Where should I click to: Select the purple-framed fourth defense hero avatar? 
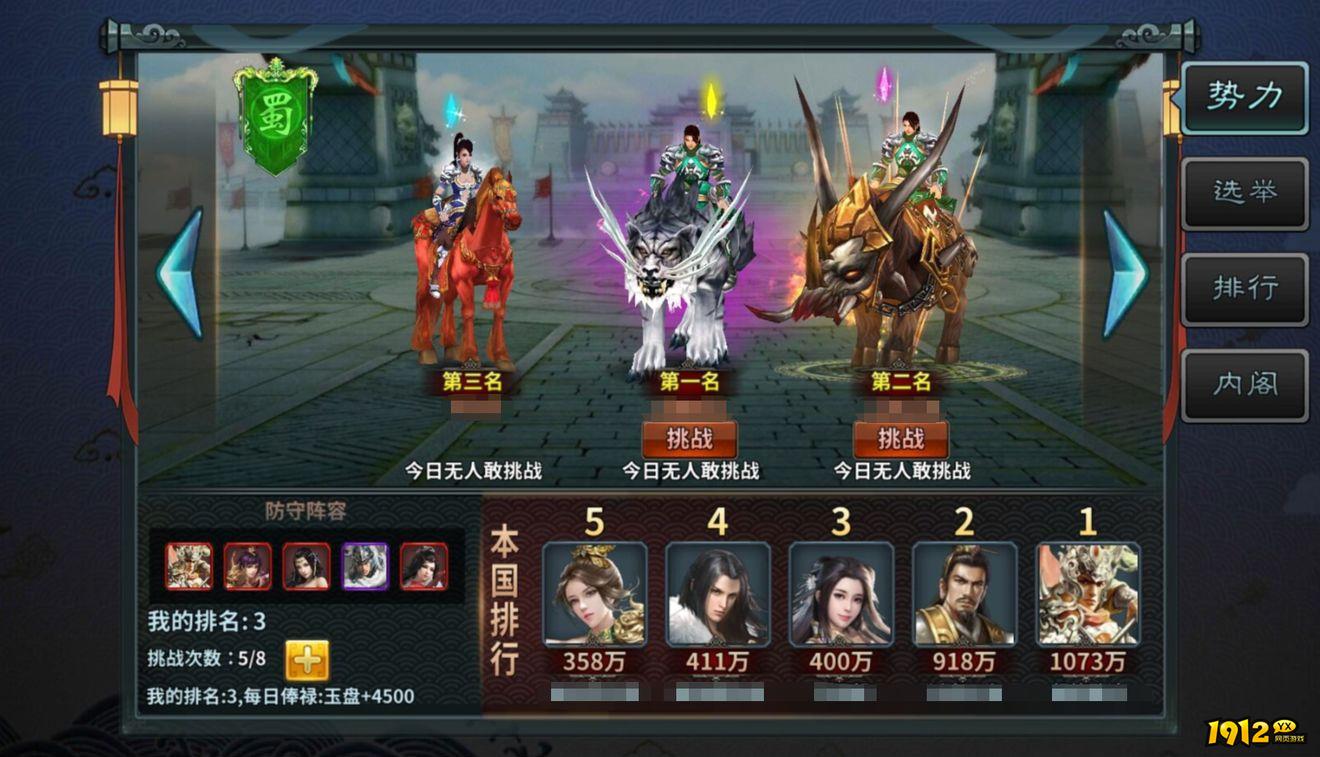[366, 566]
